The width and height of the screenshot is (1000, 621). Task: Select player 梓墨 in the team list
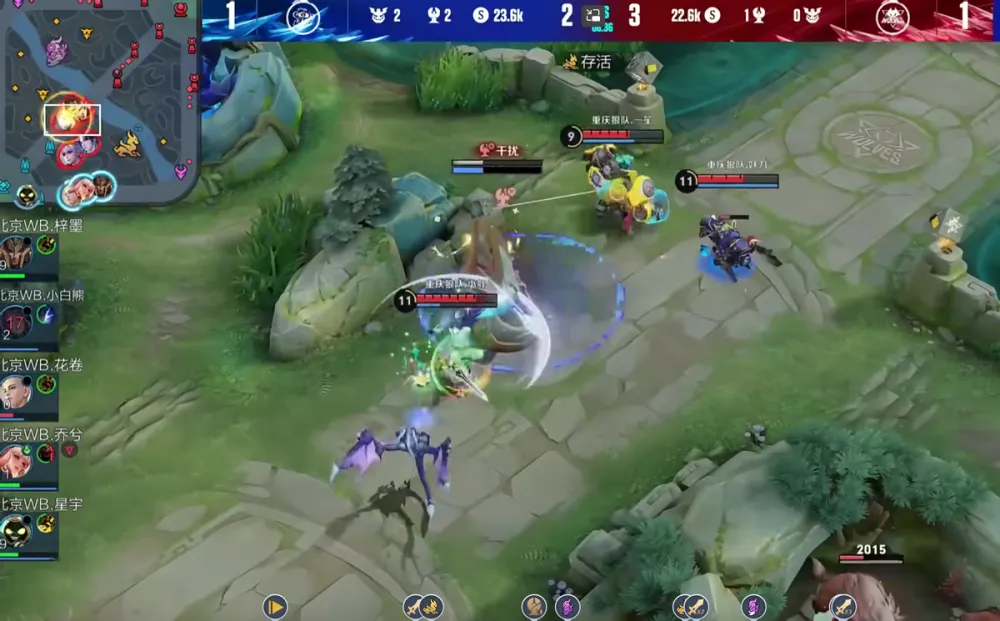point(15,250)
